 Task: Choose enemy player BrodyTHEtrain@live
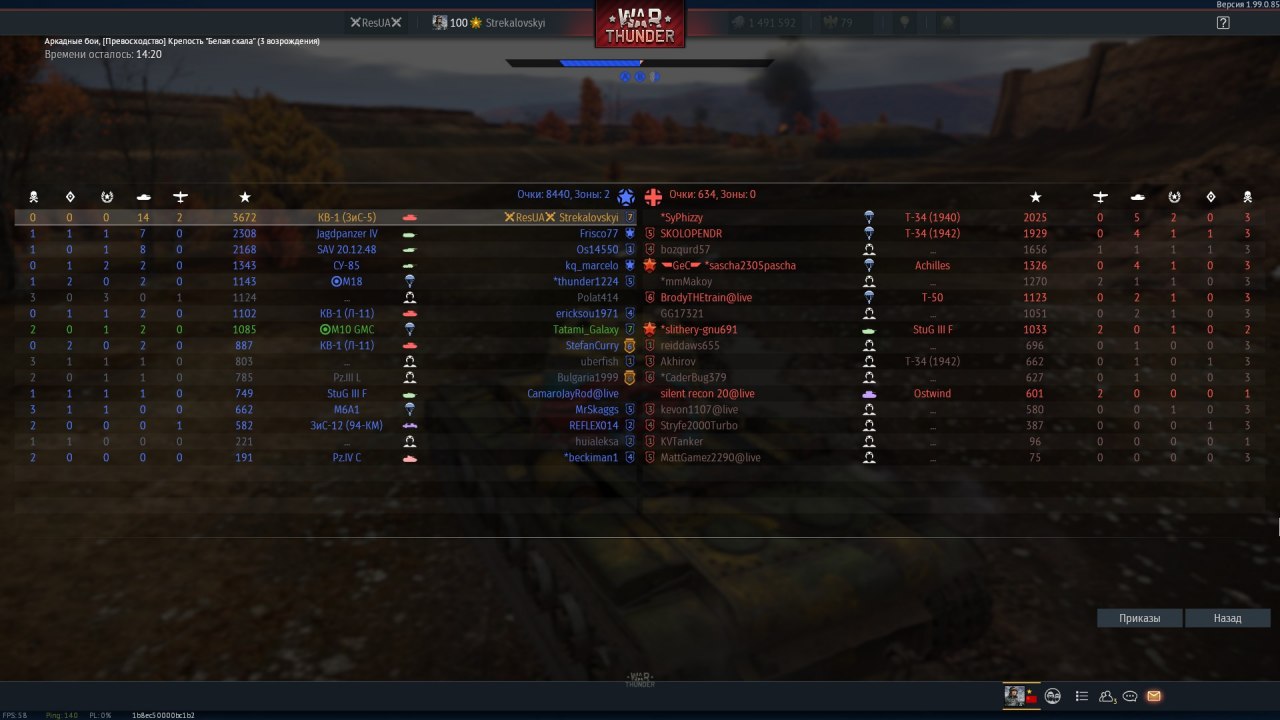pos(706,297)
